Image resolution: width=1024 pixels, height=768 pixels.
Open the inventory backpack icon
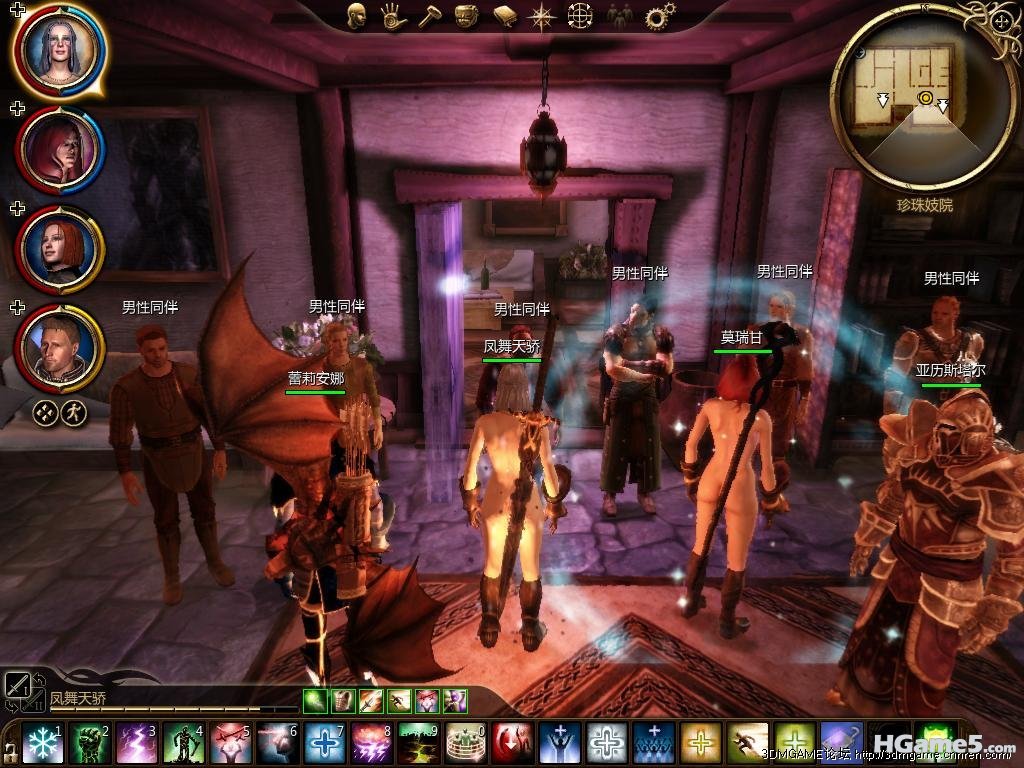pos(466,16)
